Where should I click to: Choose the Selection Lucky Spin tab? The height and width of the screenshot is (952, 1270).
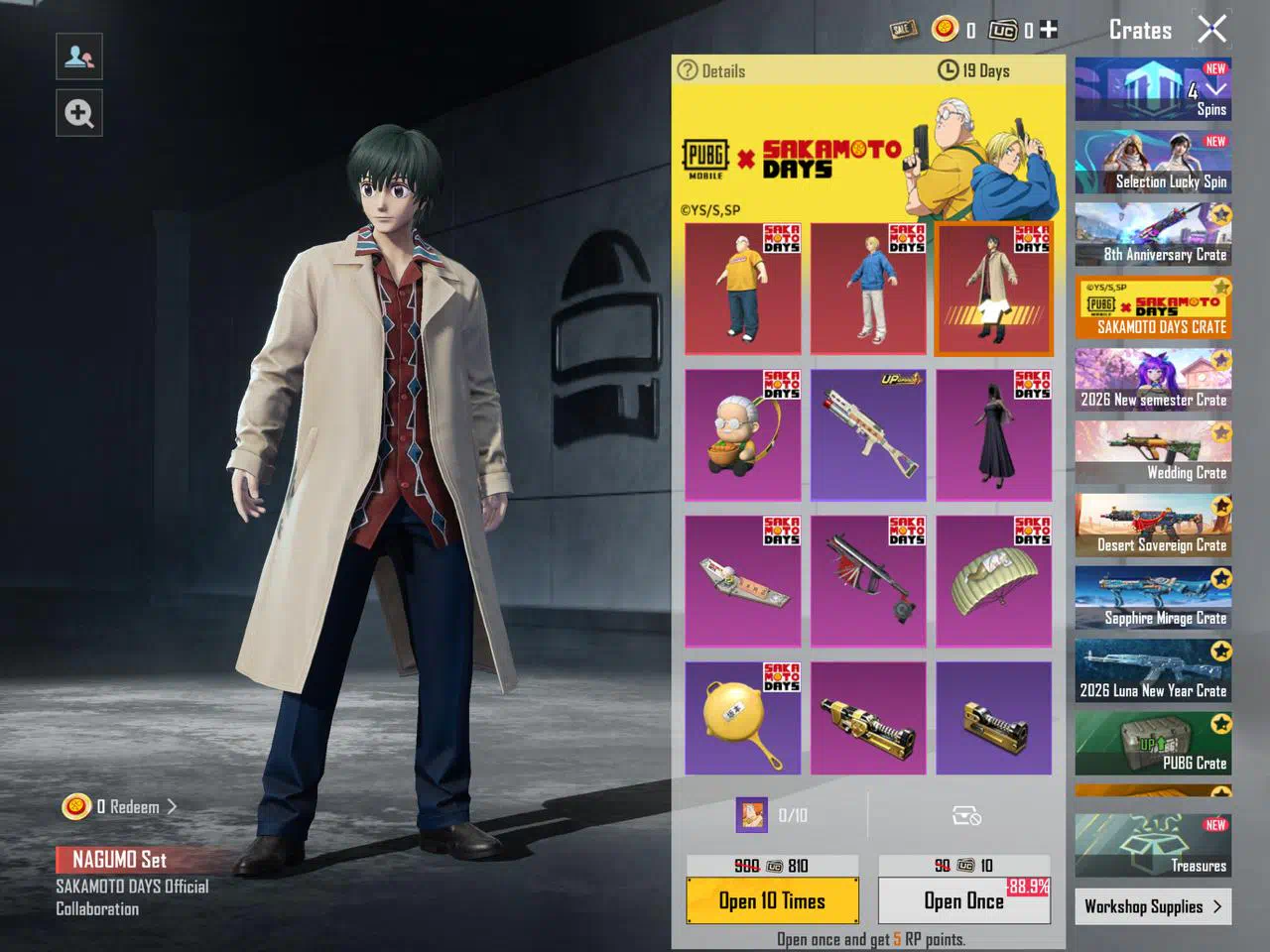click(1153, 163)
